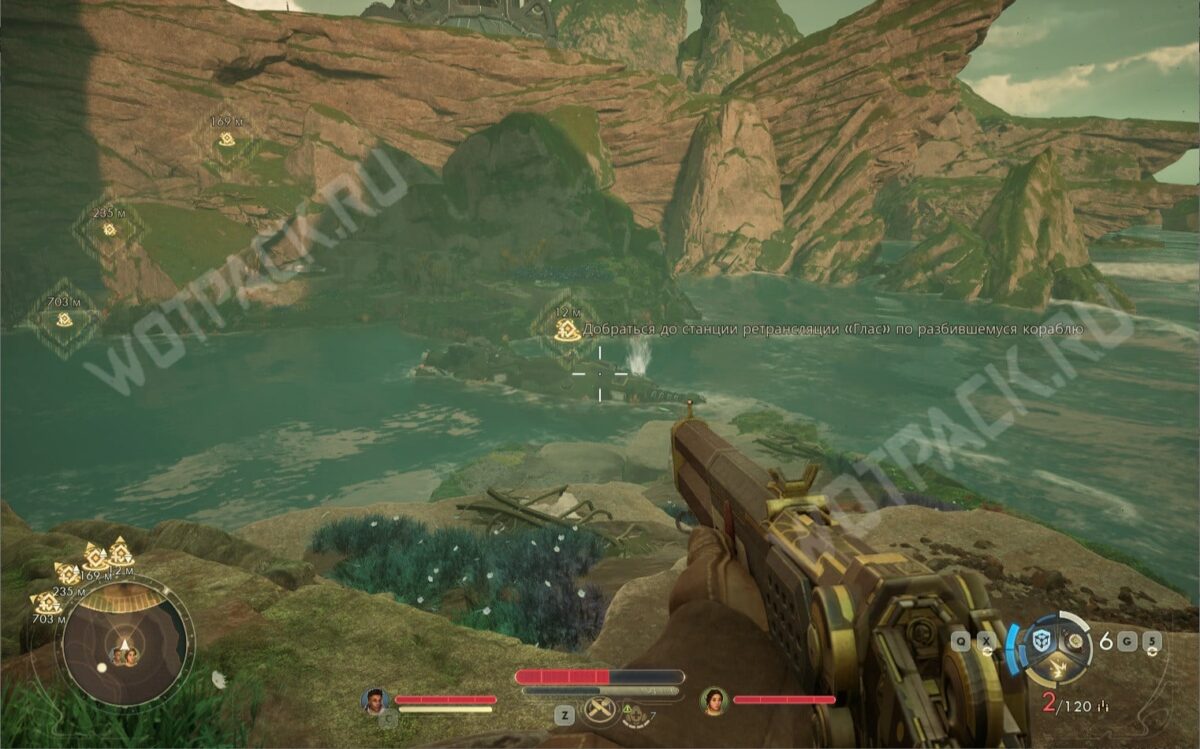Viewport: 1200px width, 749px height.
Task: Select the 703 m quest marker on minimap edge
Action: (47, 602)
